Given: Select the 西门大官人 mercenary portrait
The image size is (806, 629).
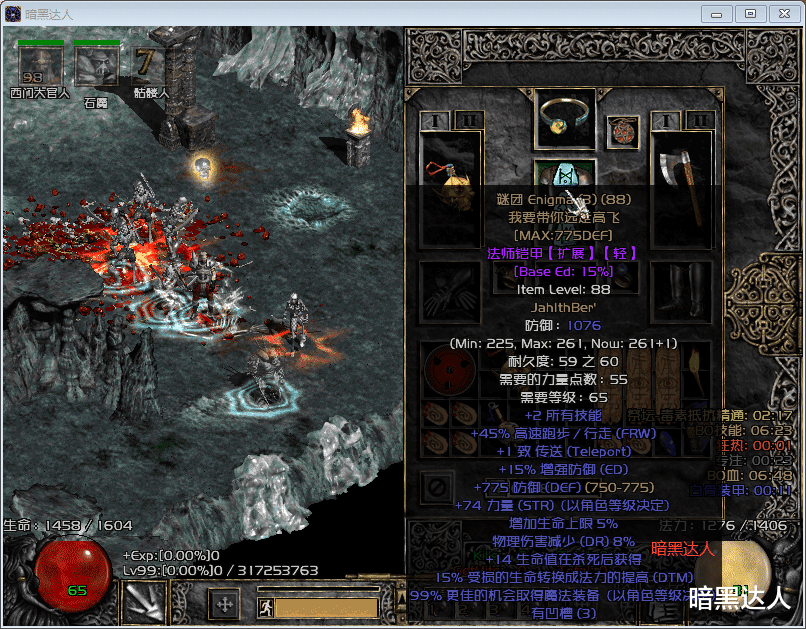Looking at the screenshot, I should (40, 65).
